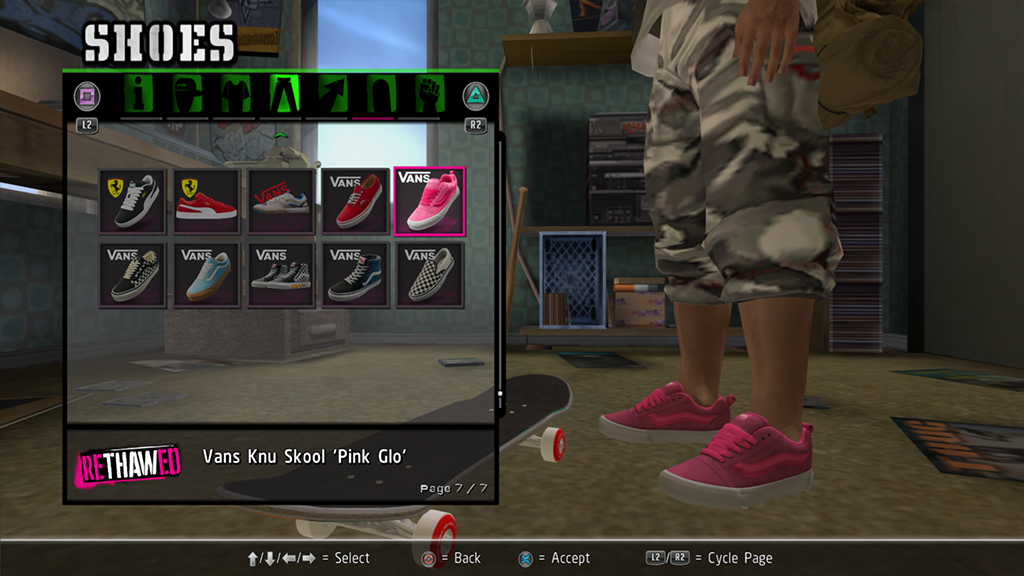Select the black checkered-side Vans lace-up

coord(133,275)
